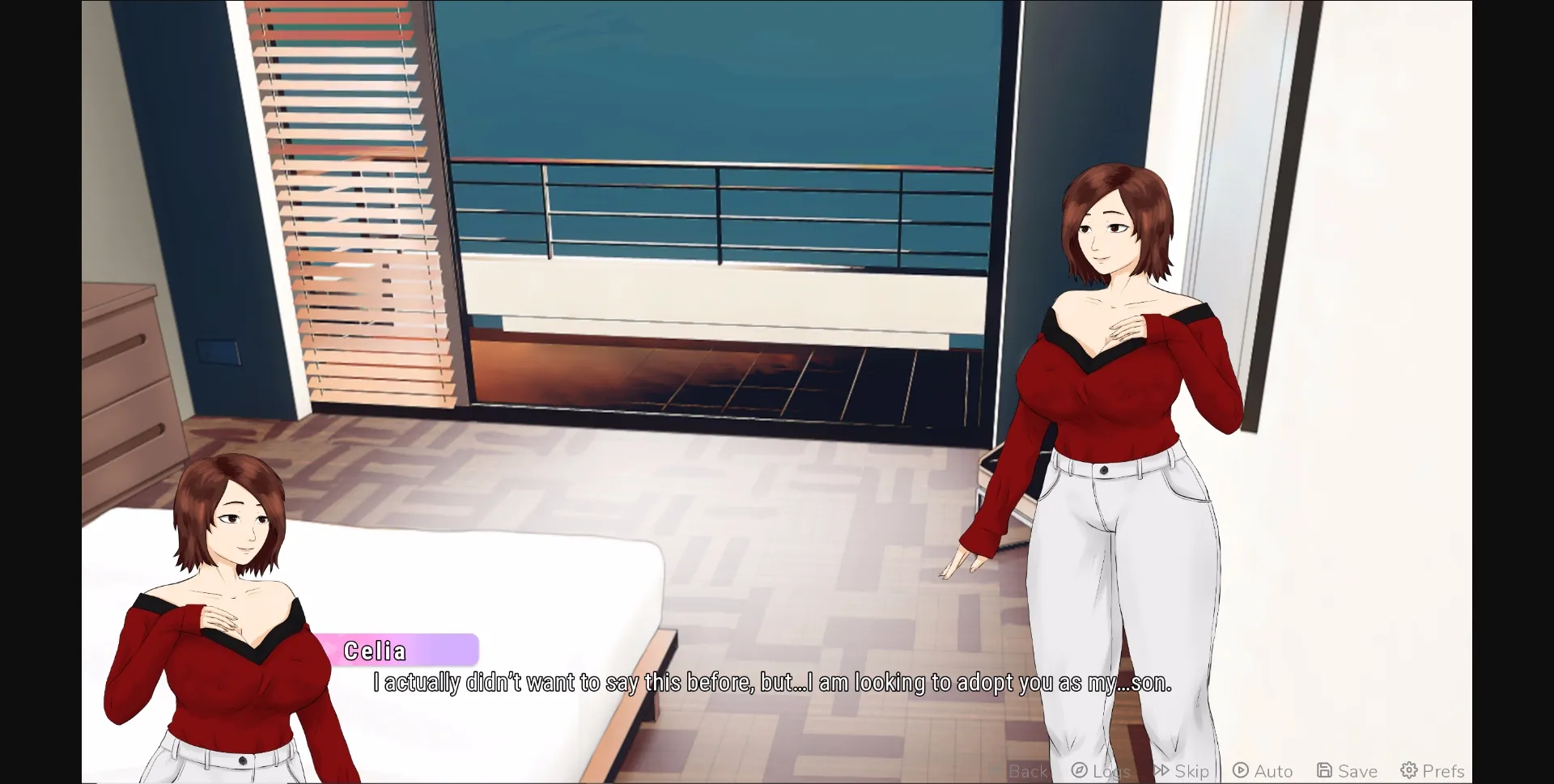Screen dimensions: 1554x784
Task: Click Save to open the save screen
Action: [x=1344, y=771]
